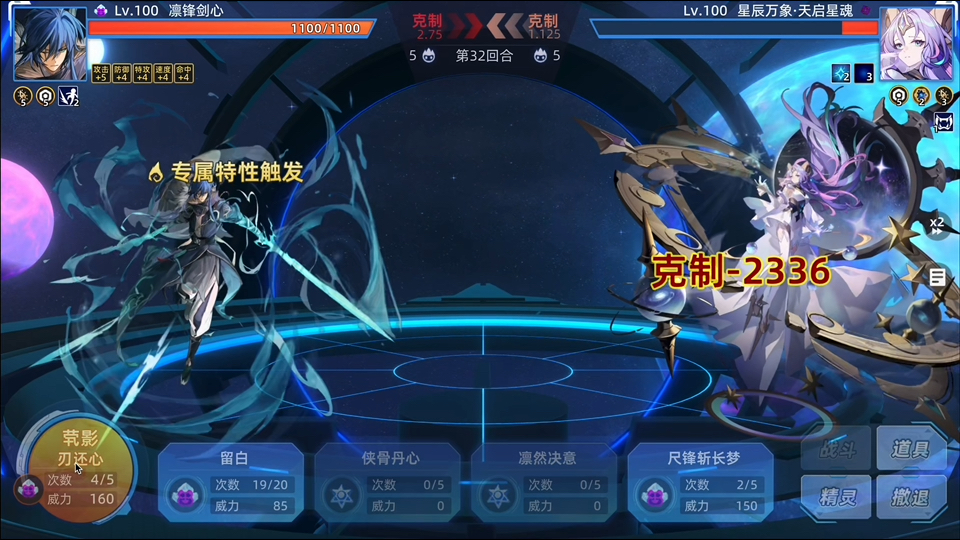
Task: View the enemy's blue sparkle status icon
Action: [841, 73]
